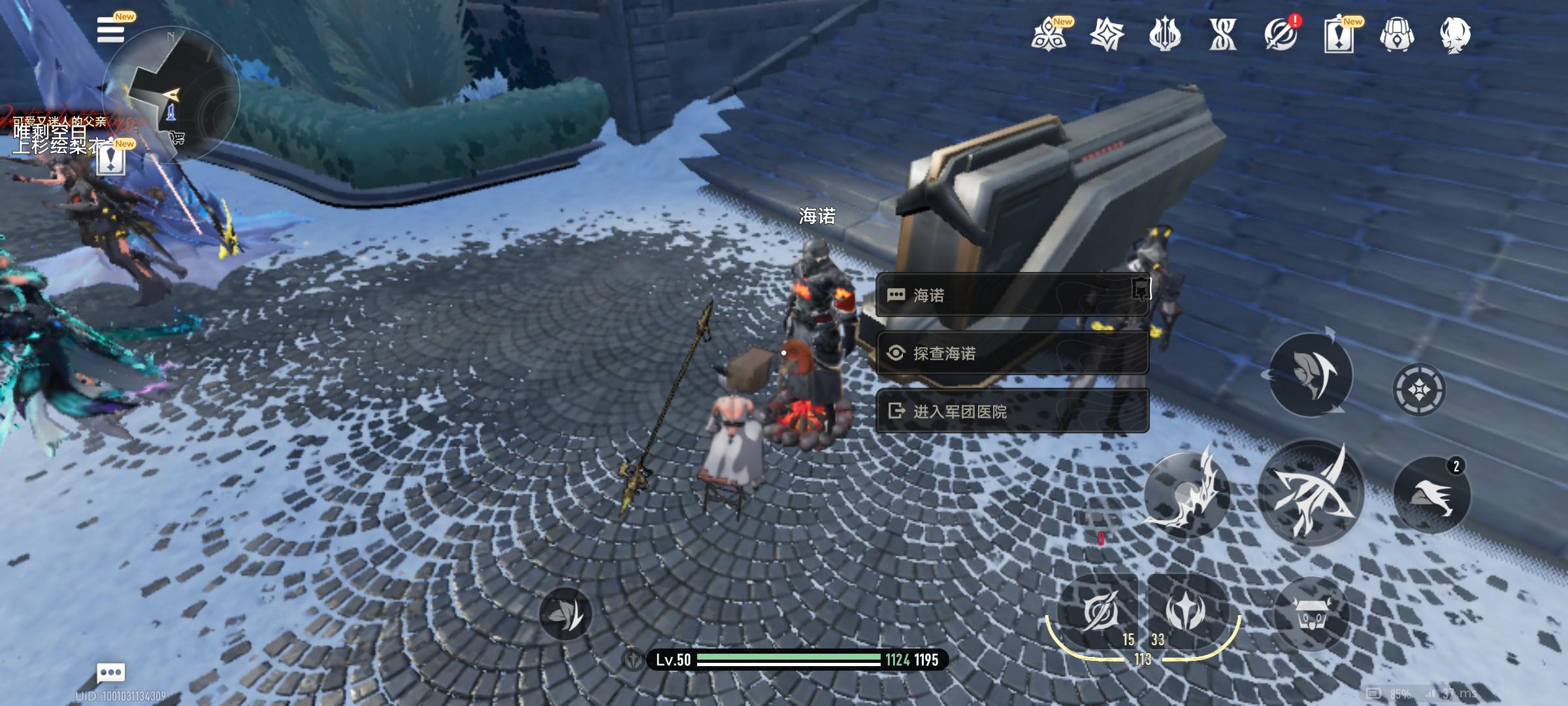This screenshot has width=1568, height=706.
Task: Activate the dolphin leap skill button
Action: coord(1311,375)
